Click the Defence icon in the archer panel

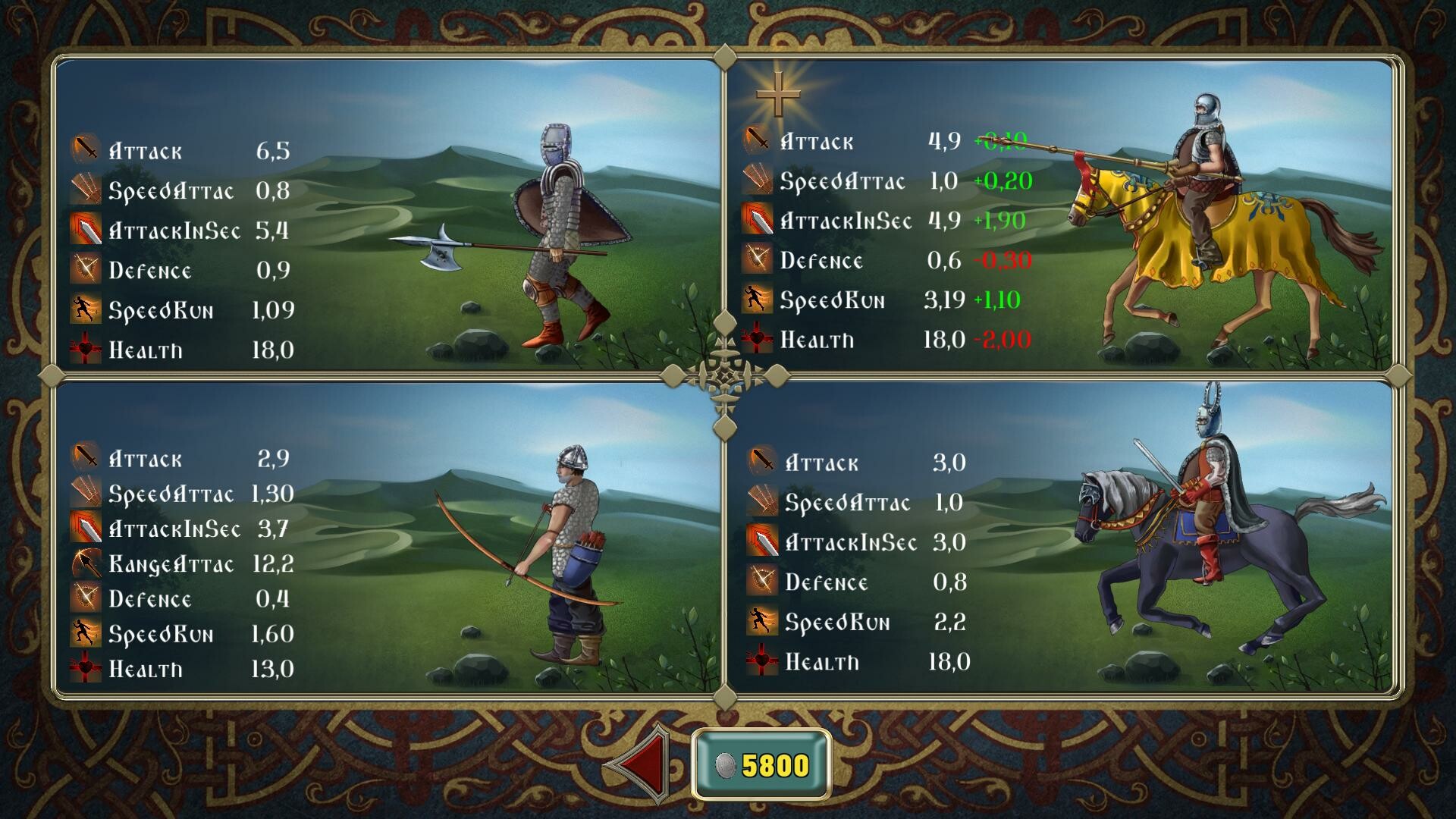pyautogui.click(x=86, y=598)
